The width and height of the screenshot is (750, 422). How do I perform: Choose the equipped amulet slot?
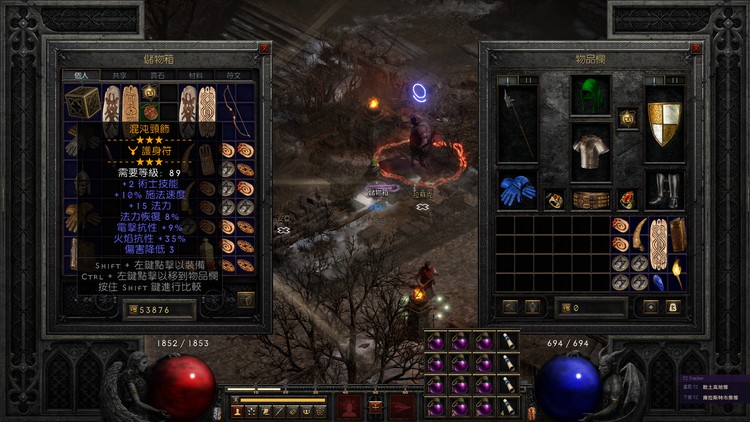coord(627,118)
